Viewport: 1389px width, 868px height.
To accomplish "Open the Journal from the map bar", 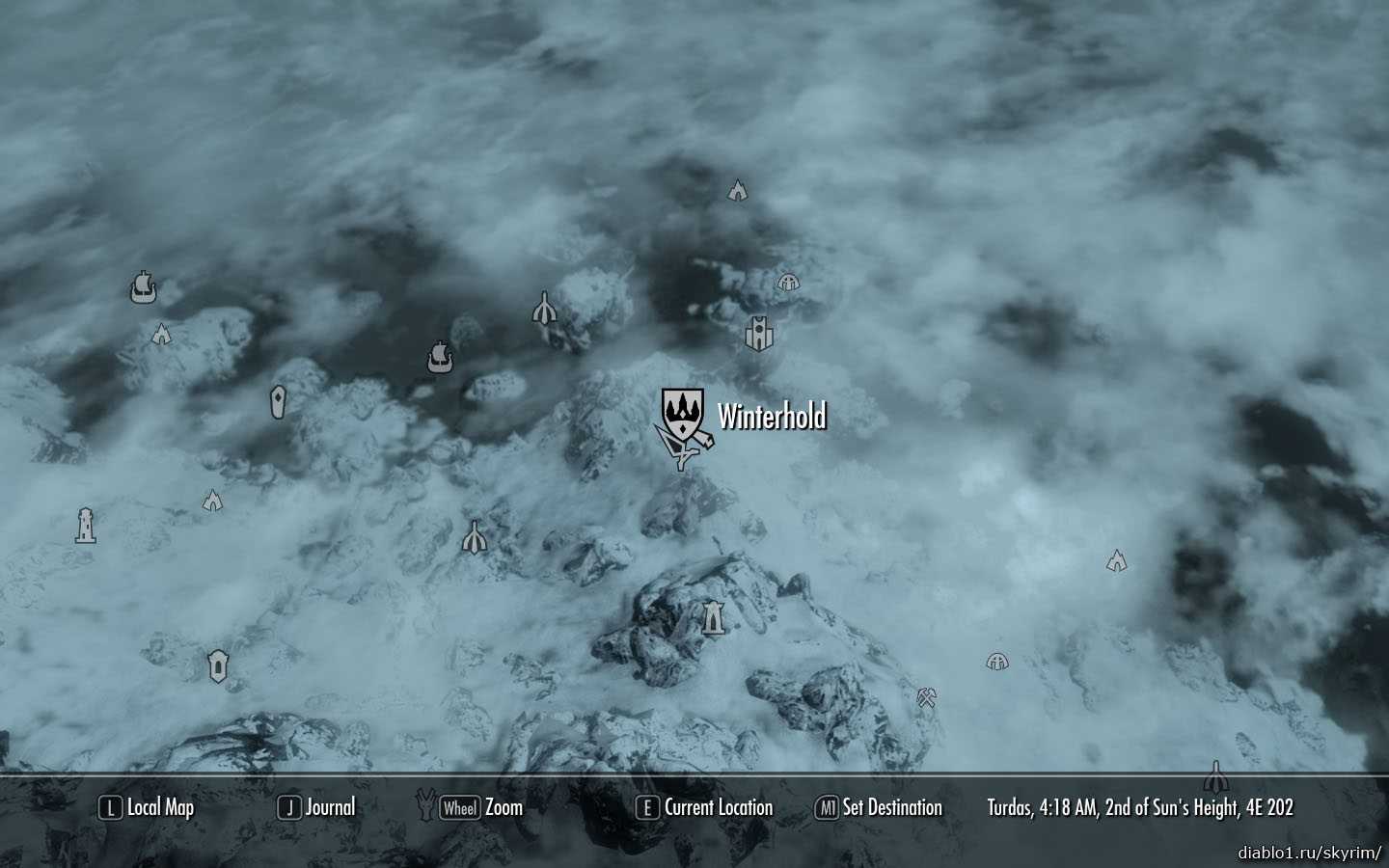I will click(x=316, y=808).
